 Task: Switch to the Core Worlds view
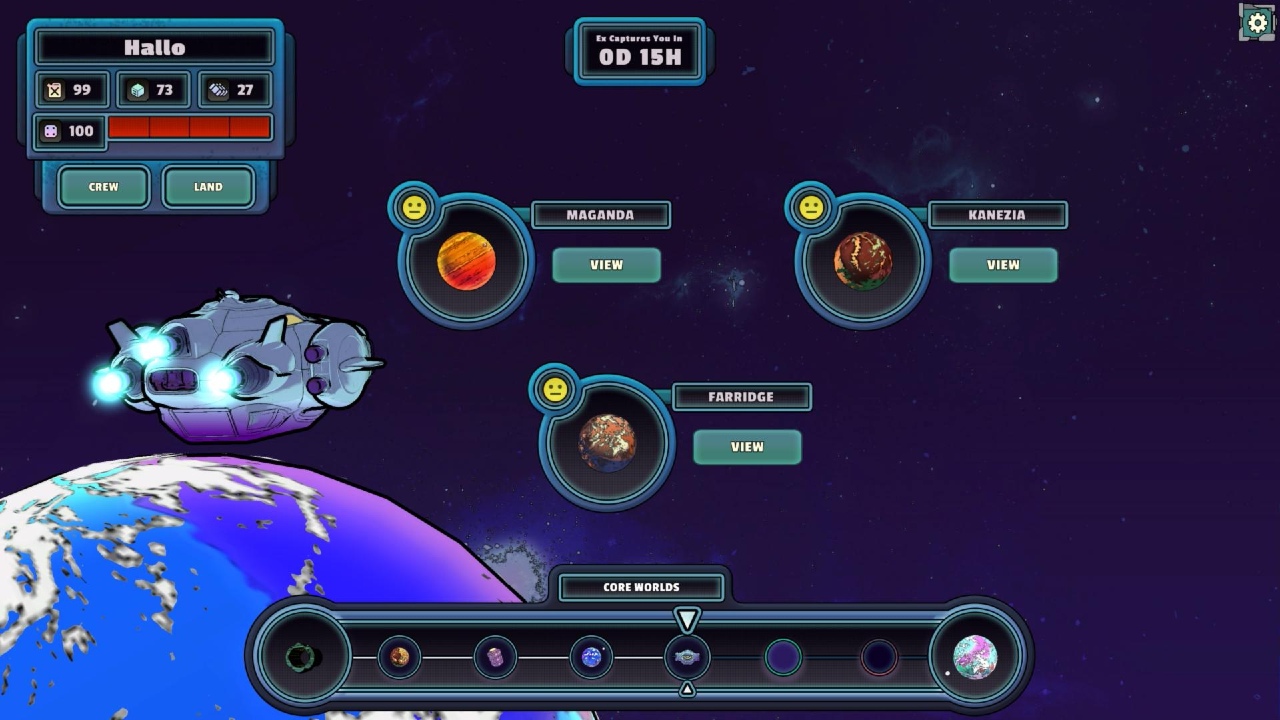click(x=640, y=587)
